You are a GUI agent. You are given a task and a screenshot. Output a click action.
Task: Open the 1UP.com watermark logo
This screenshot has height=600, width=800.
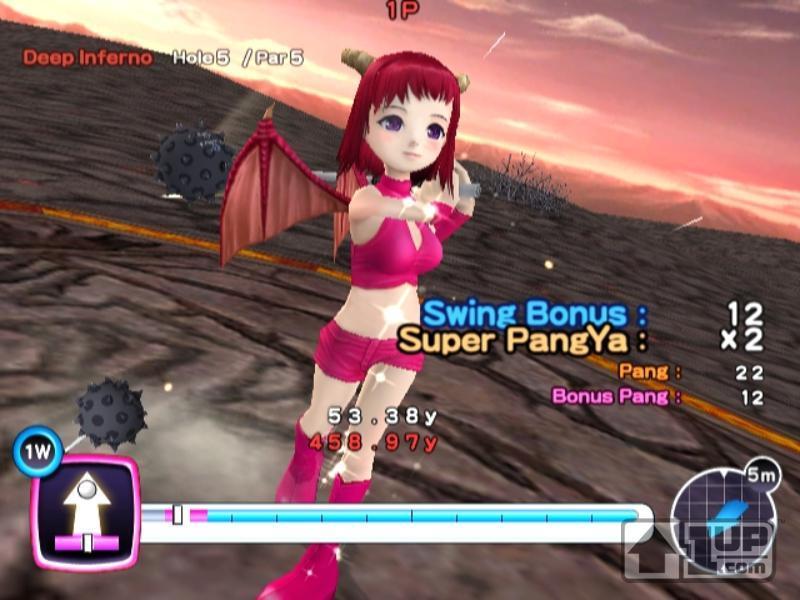tap(698, 548)
